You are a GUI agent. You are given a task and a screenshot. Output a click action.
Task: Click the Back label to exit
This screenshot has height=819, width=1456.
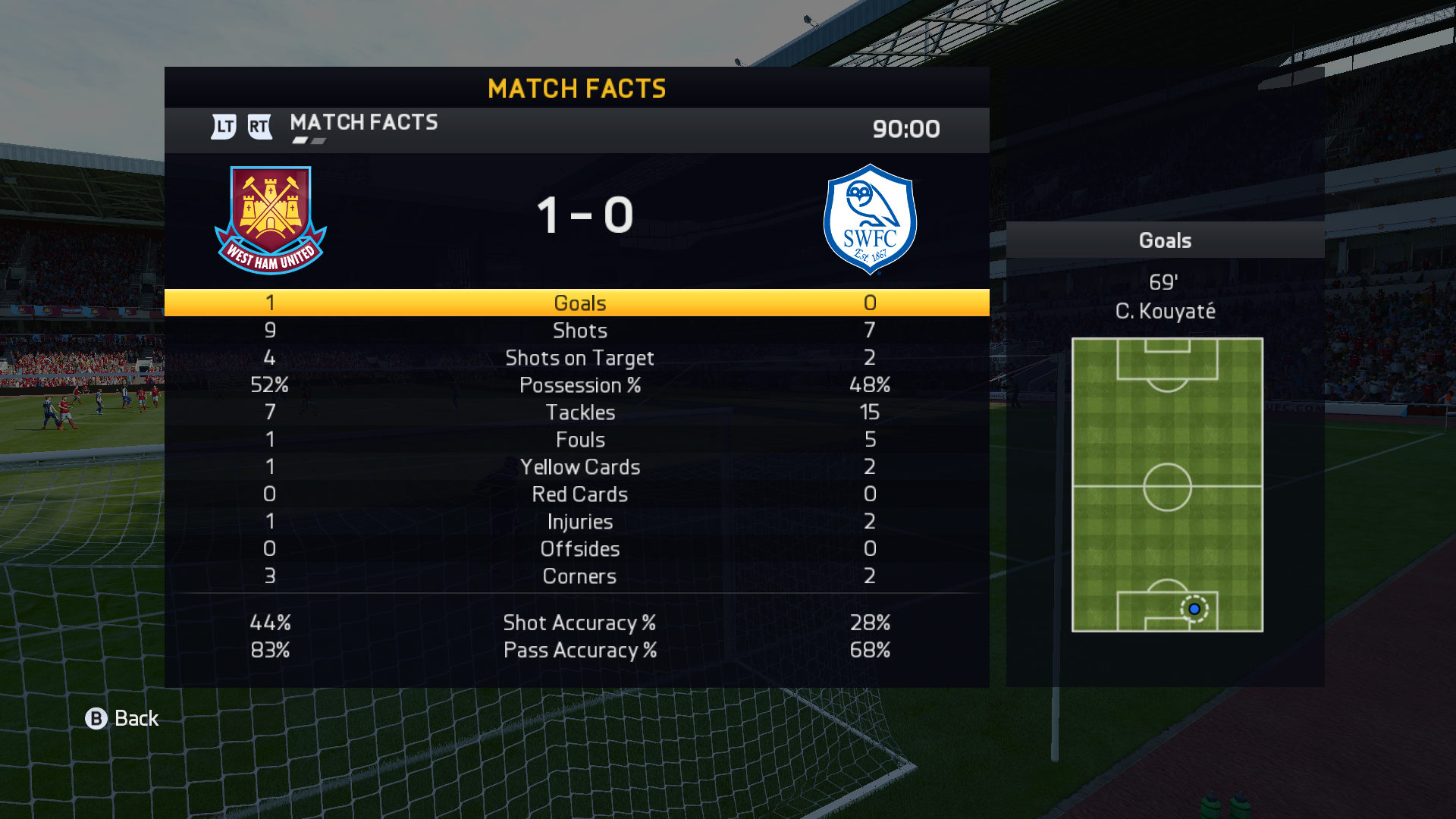[x=136, y=718]
